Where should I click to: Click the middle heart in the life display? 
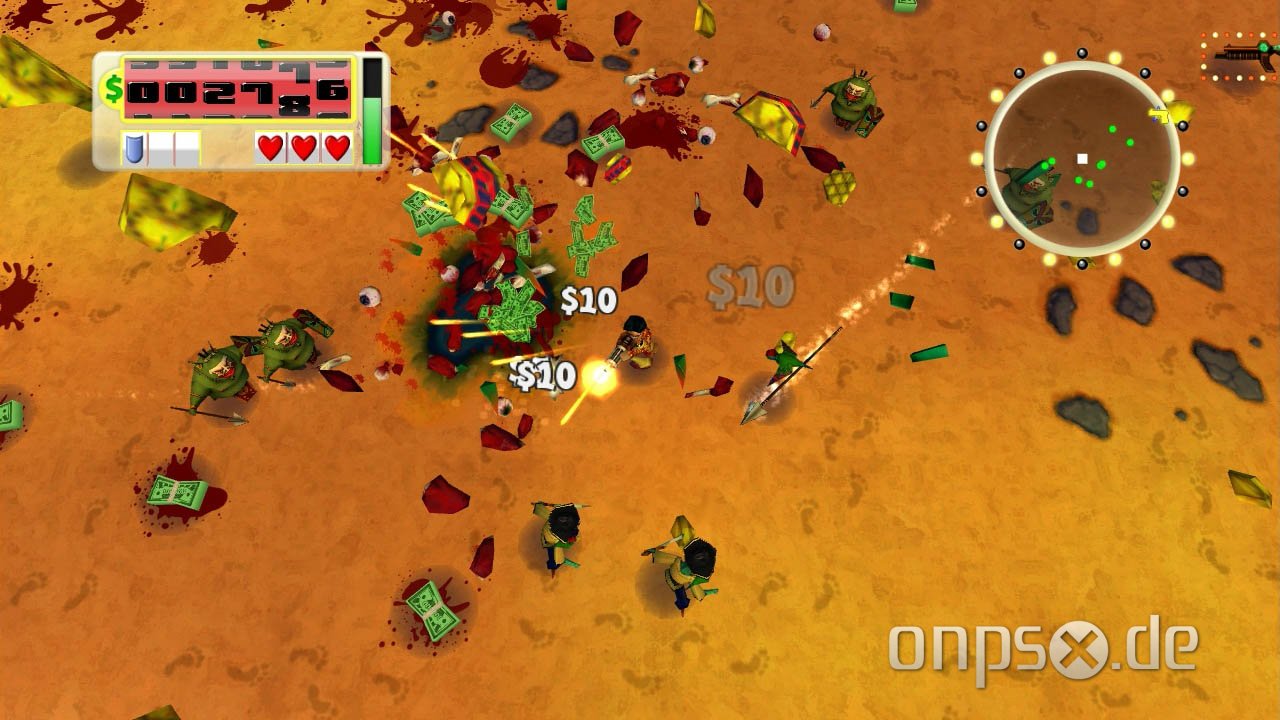coord(303,146)
